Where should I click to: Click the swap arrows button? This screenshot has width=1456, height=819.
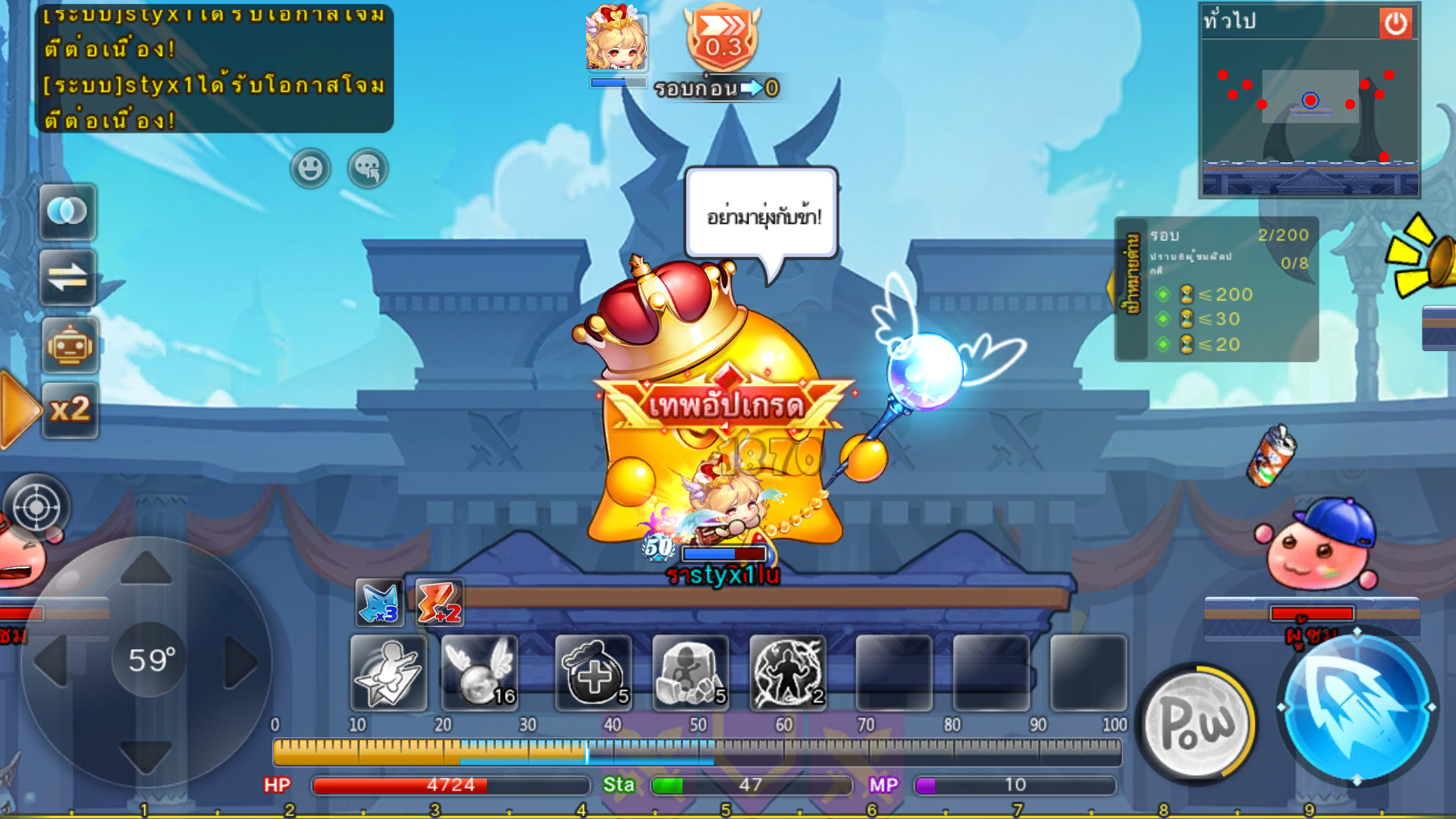click(x=68, y=278)
